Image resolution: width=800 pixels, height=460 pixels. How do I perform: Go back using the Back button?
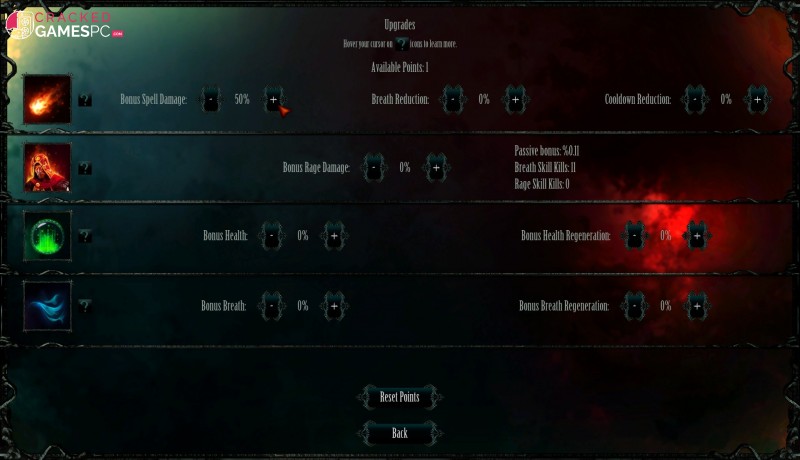point(399,433)
